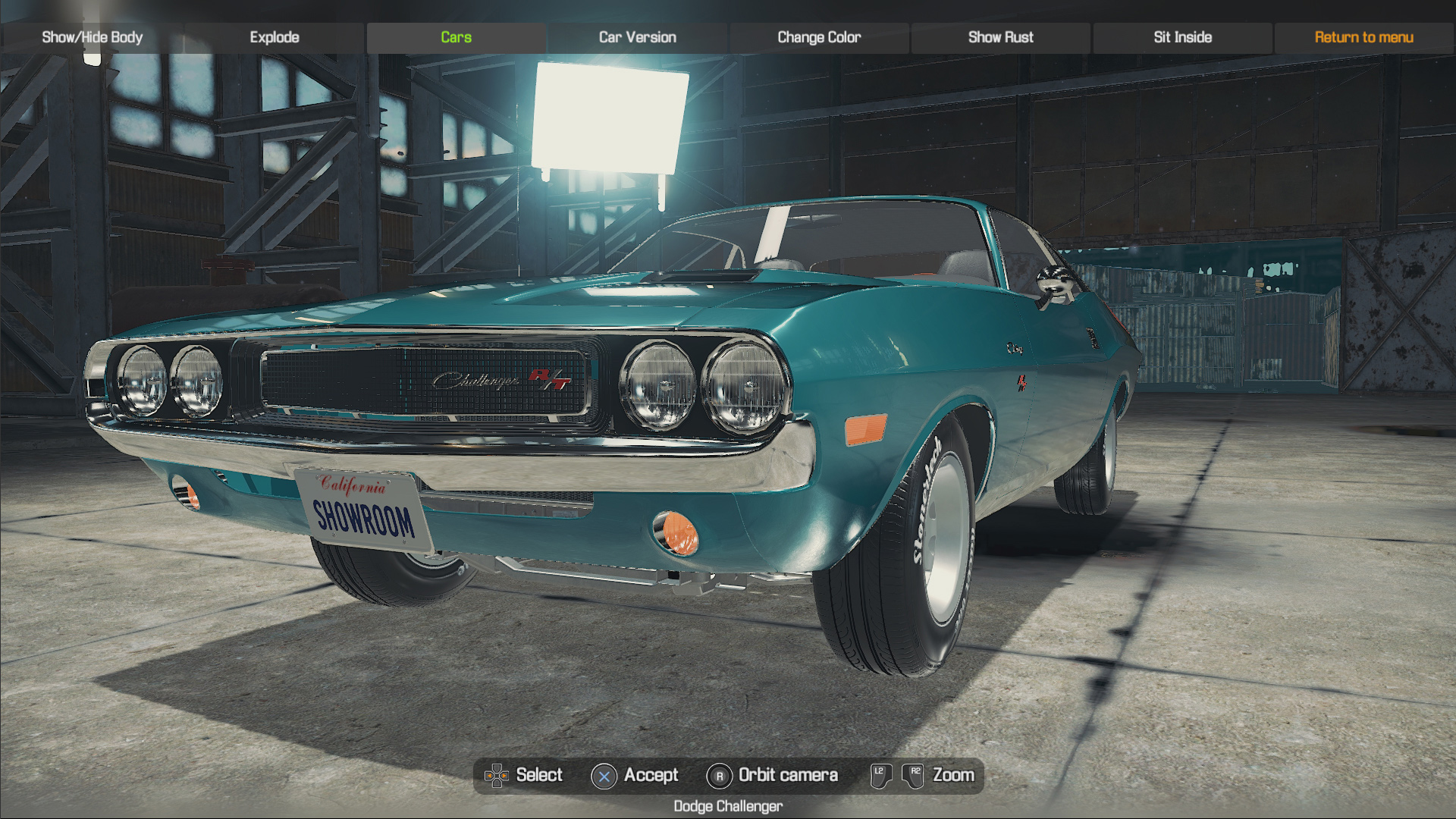
Task: Click the Dodge Challenger name label
Action: [727, 806]
